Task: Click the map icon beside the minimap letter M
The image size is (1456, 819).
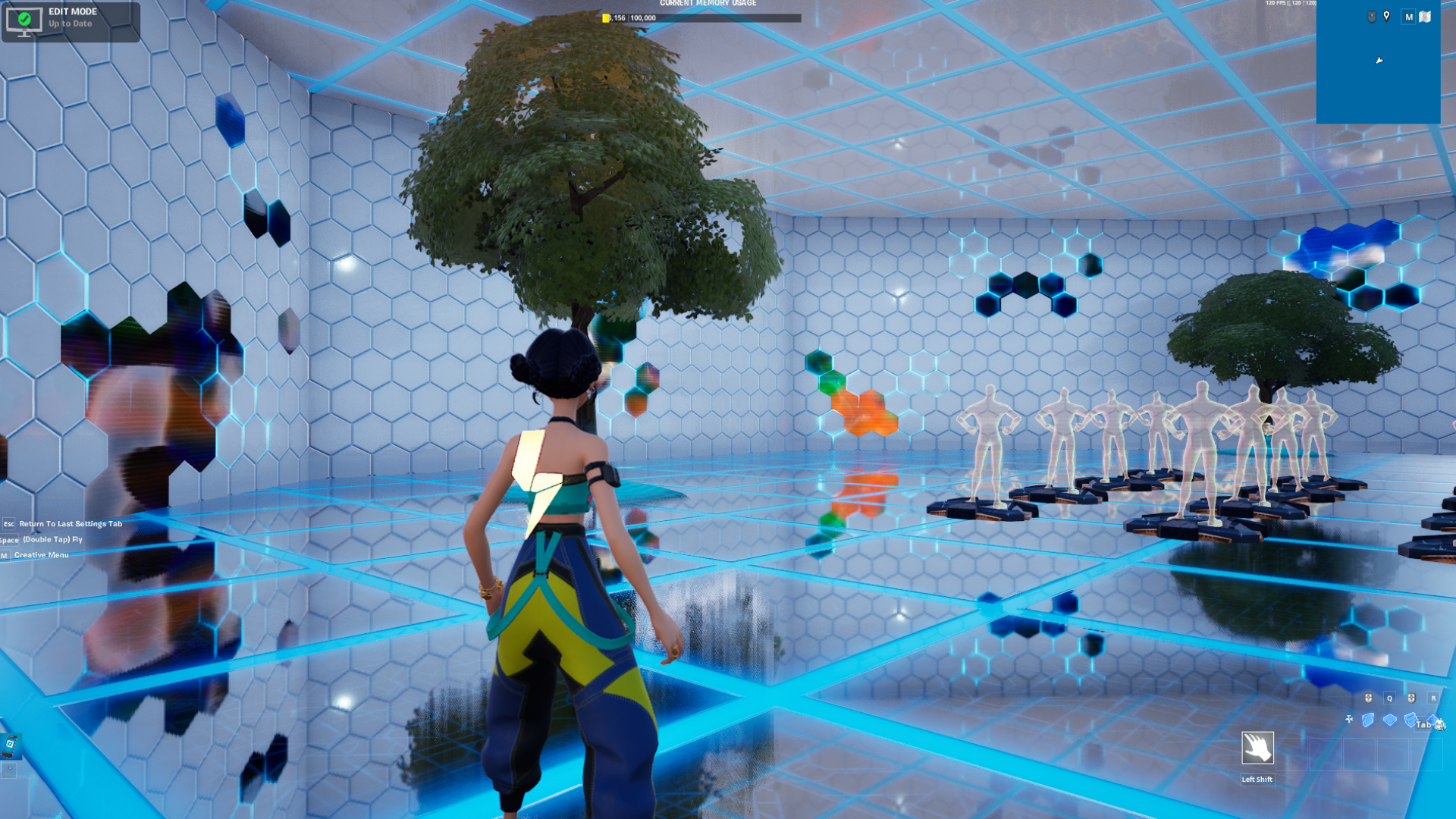Action: (x=1426, y=17)
